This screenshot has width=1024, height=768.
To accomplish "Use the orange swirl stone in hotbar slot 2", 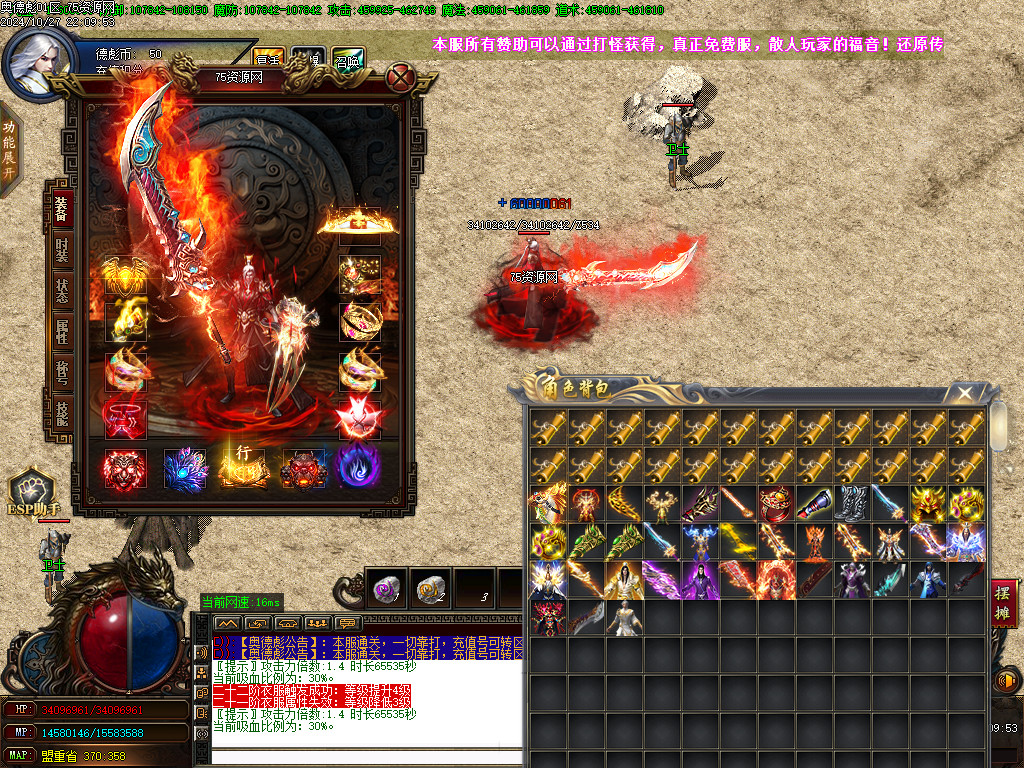I will [430, 590].
